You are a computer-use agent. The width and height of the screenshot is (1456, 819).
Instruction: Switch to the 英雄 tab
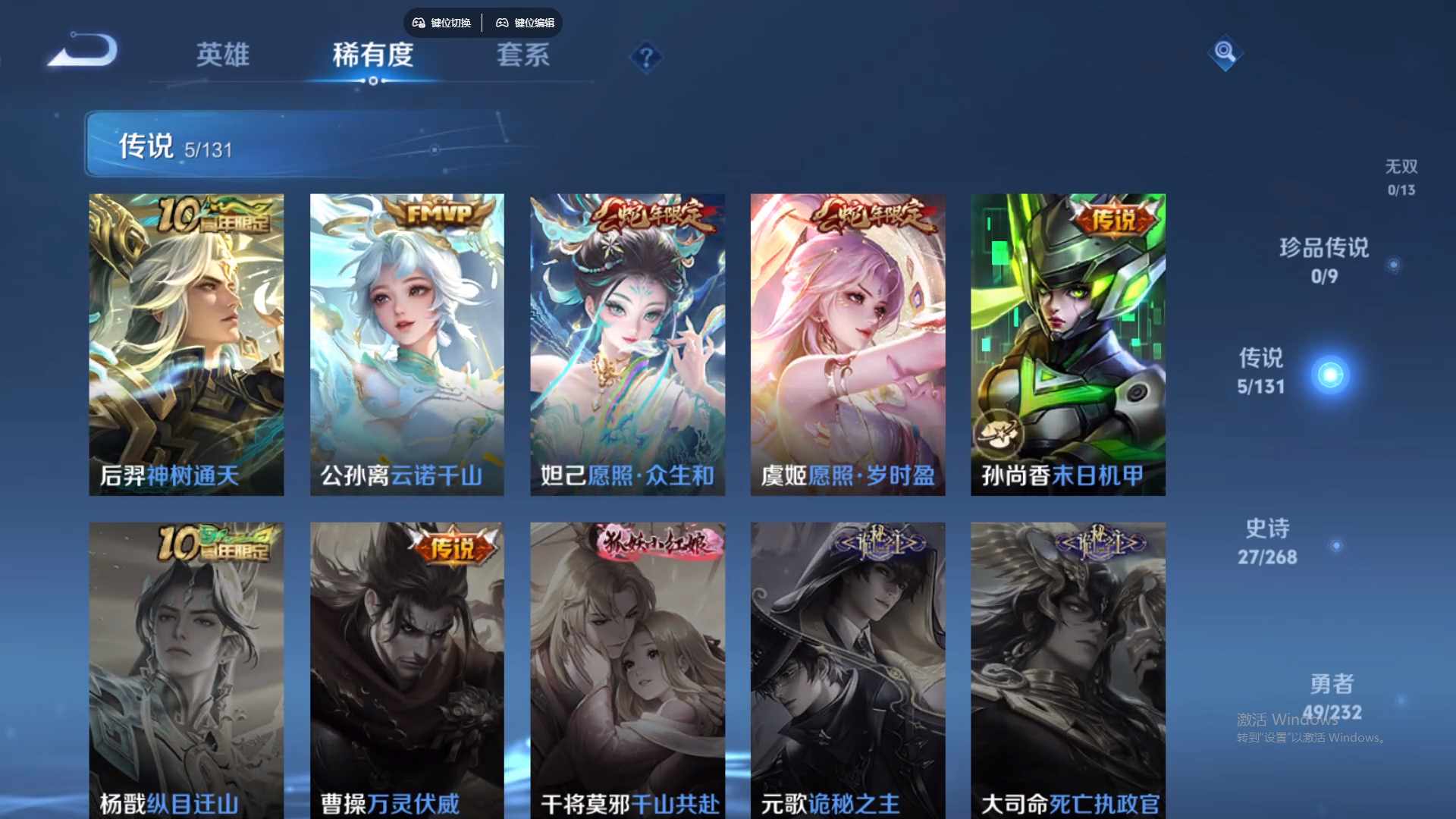223,55
